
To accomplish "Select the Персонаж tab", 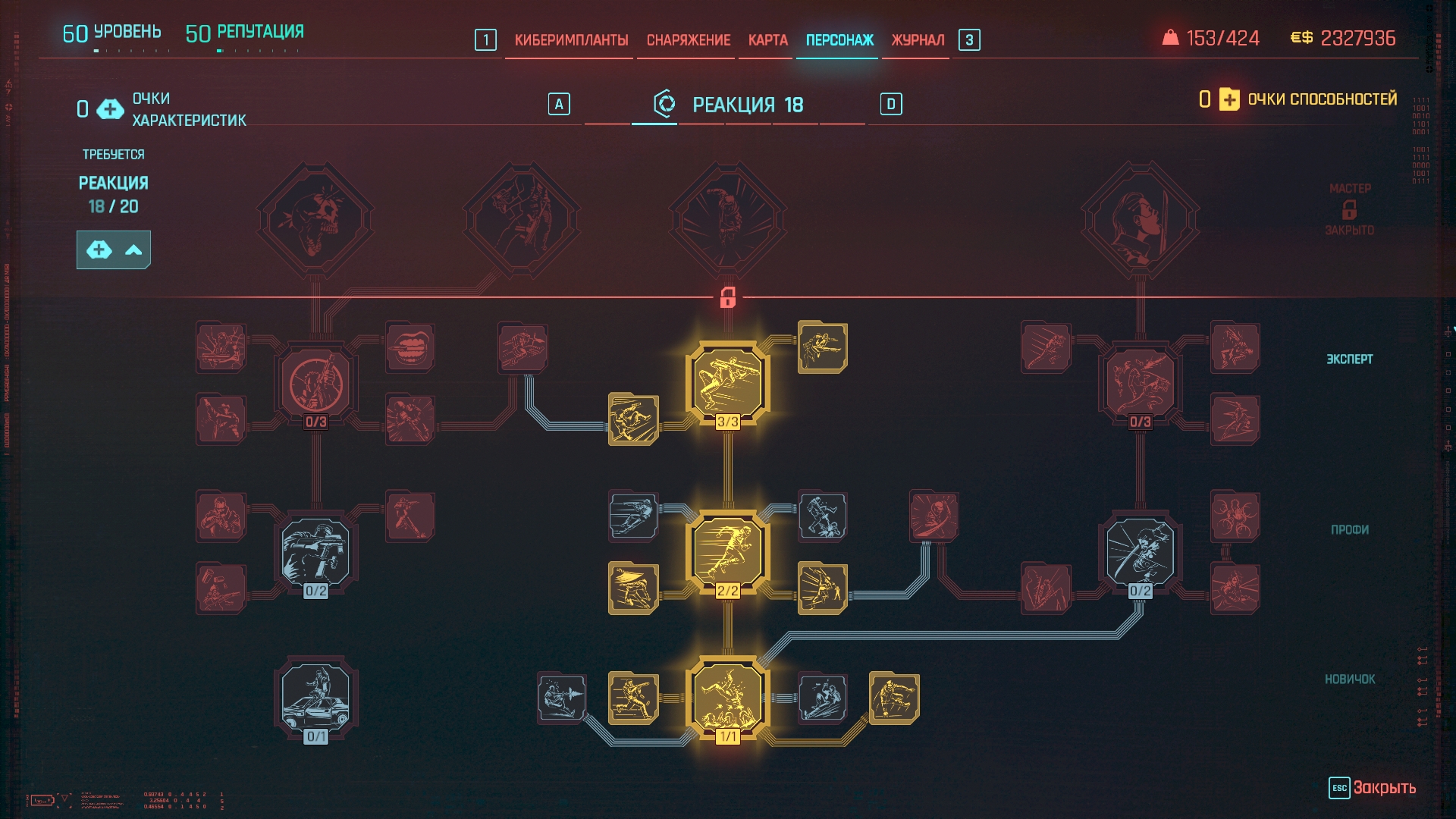I will pyautogui.click(x=839, y=40).
